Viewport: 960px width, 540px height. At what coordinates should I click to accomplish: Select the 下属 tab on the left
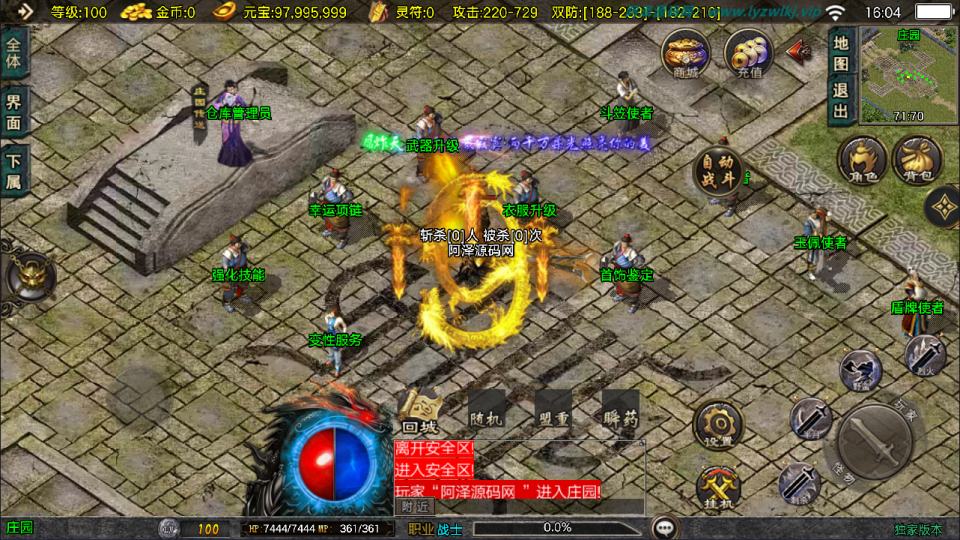click(x=14, y=170)
